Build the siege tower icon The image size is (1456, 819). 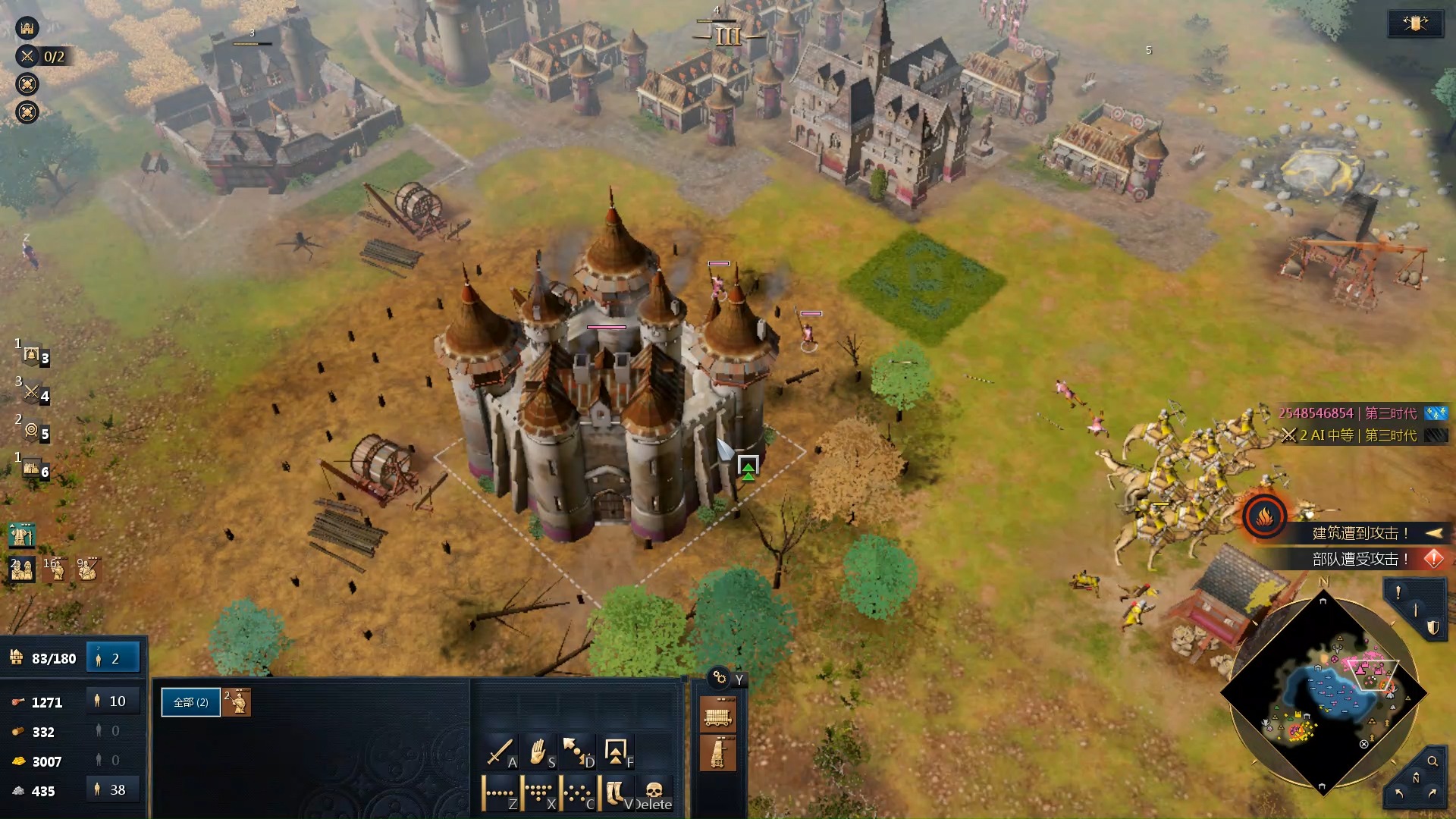click(717, 753)
